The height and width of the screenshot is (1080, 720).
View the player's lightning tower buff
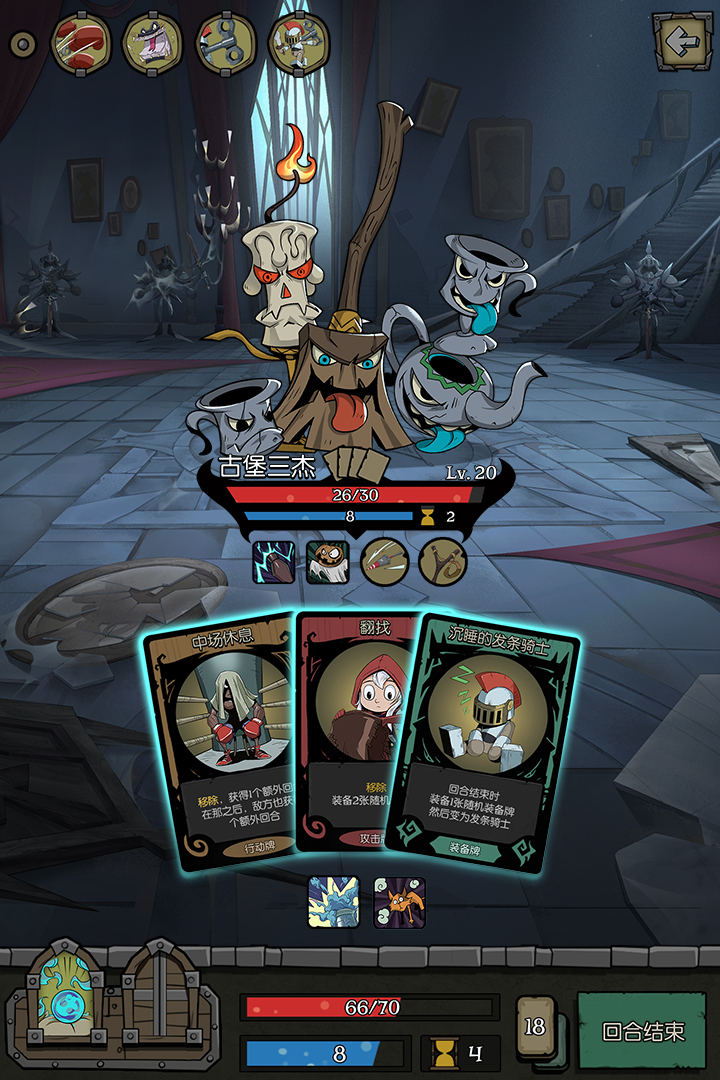click(x=332, y=902)
